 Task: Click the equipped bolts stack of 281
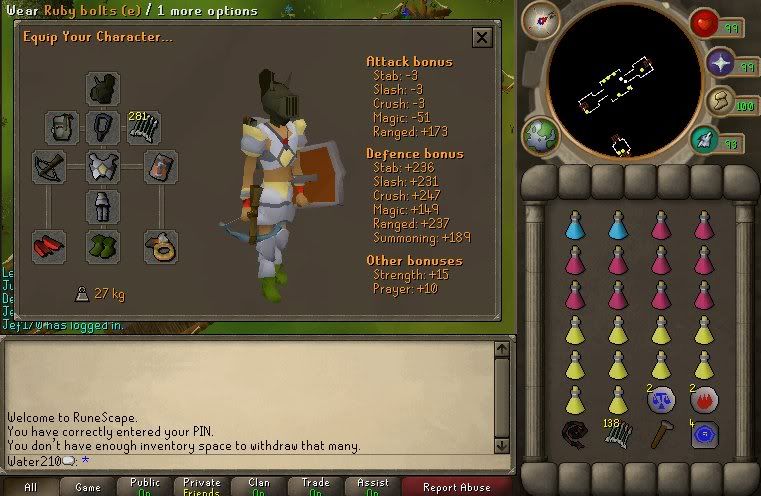[x=145, y=127]
